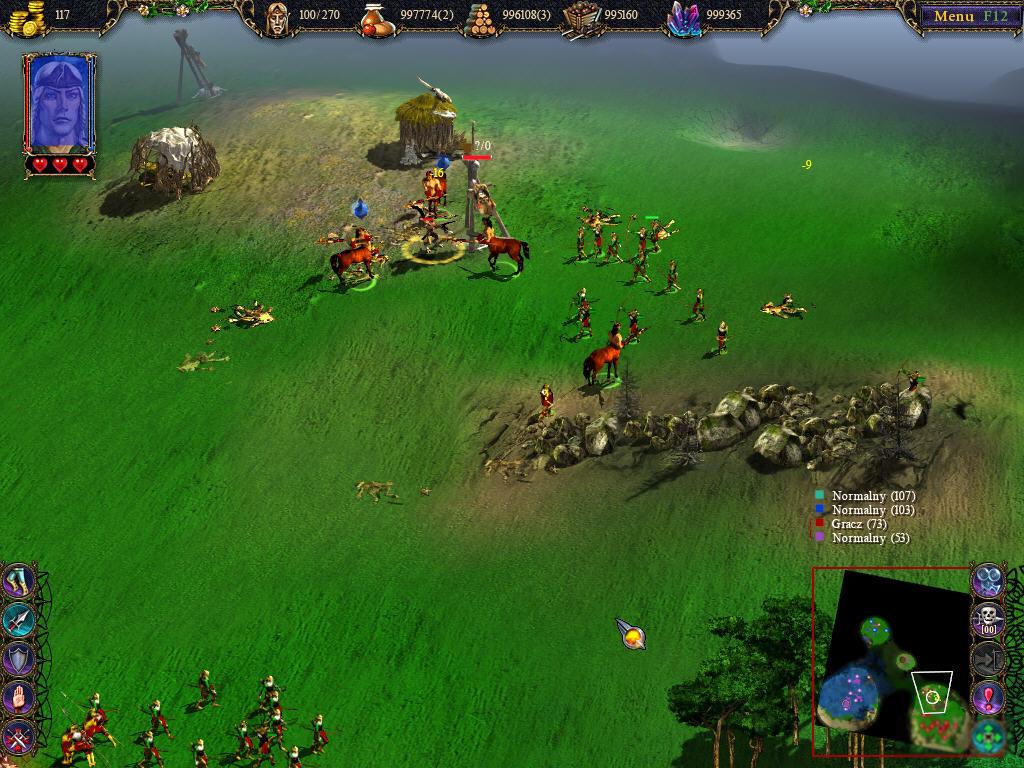The width and height of the screenshot is (1024, 768).
Task: Click the purple crystal resource icon
Action: point(683,17)
